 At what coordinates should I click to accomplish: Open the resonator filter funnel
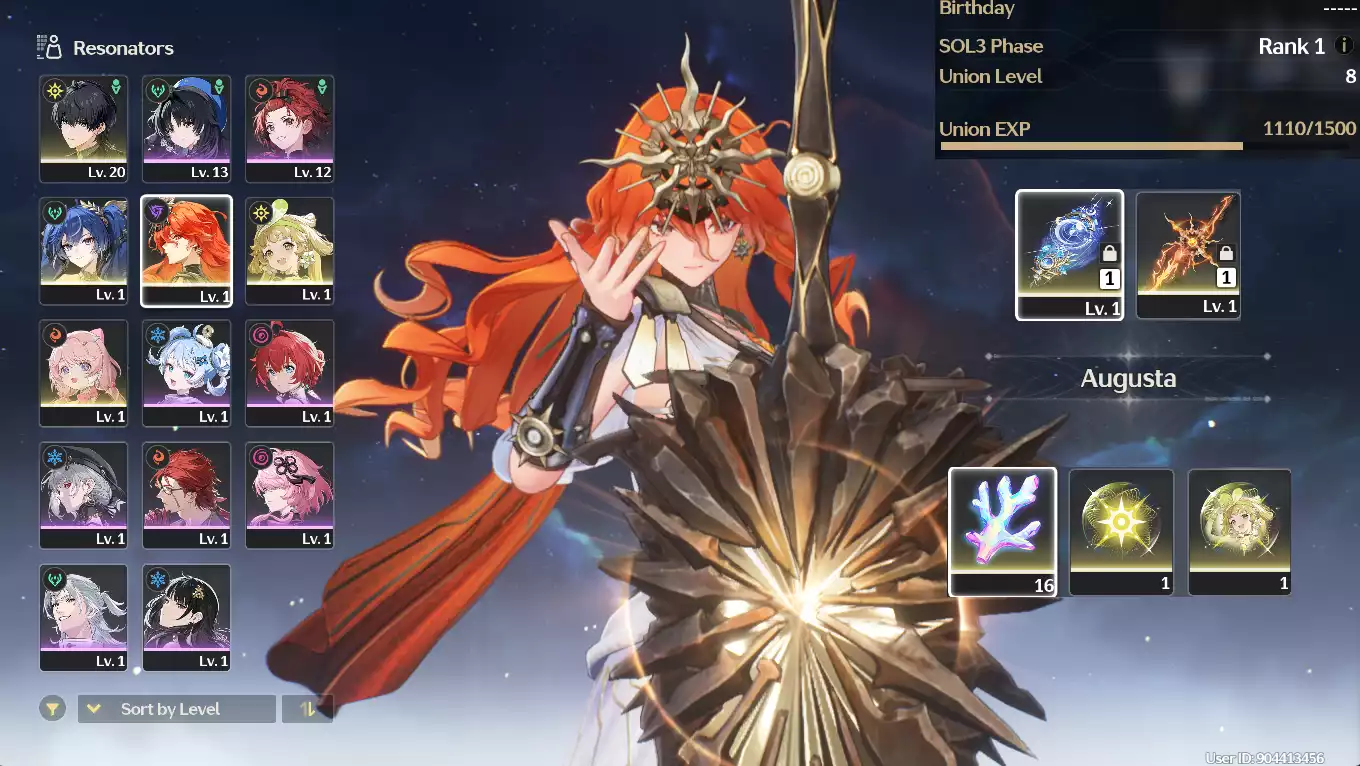click(x=53, y=709)
